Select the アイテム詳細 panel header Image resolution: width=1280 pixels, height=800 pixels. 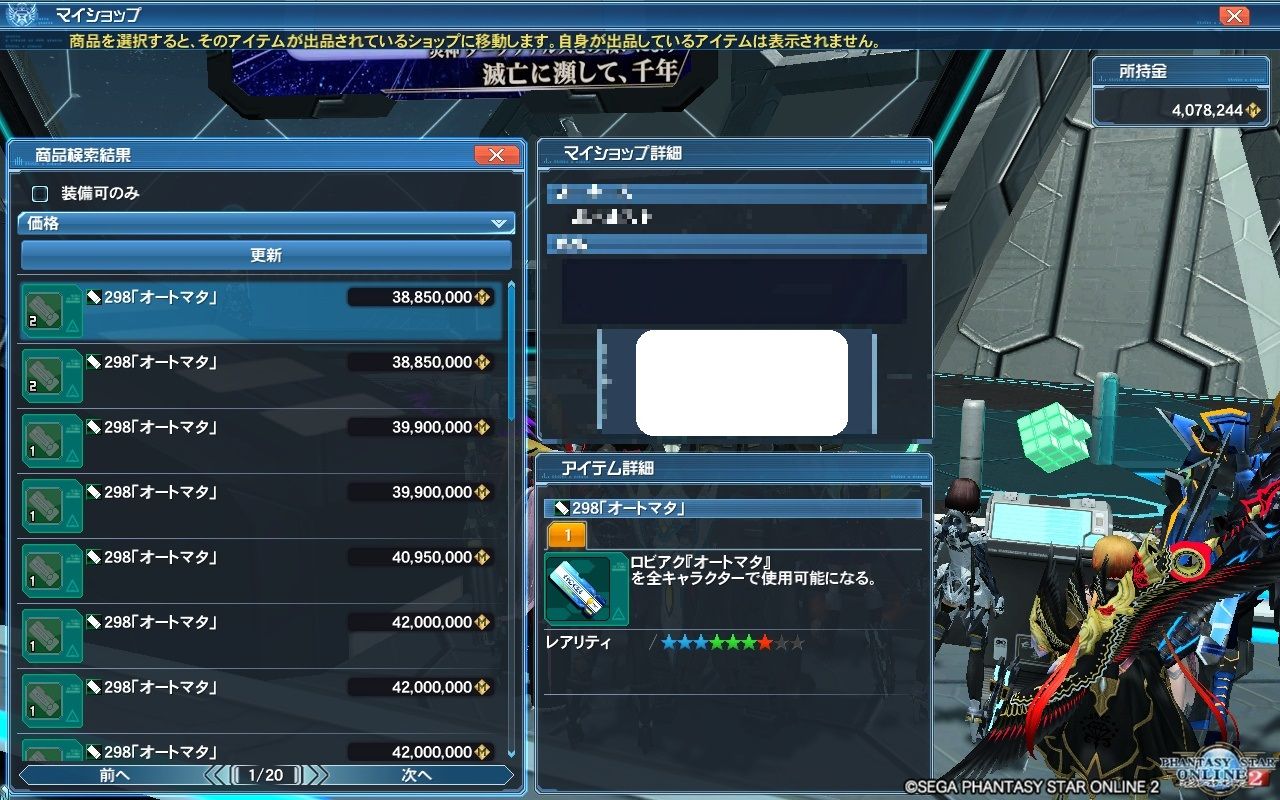(700, 467)
